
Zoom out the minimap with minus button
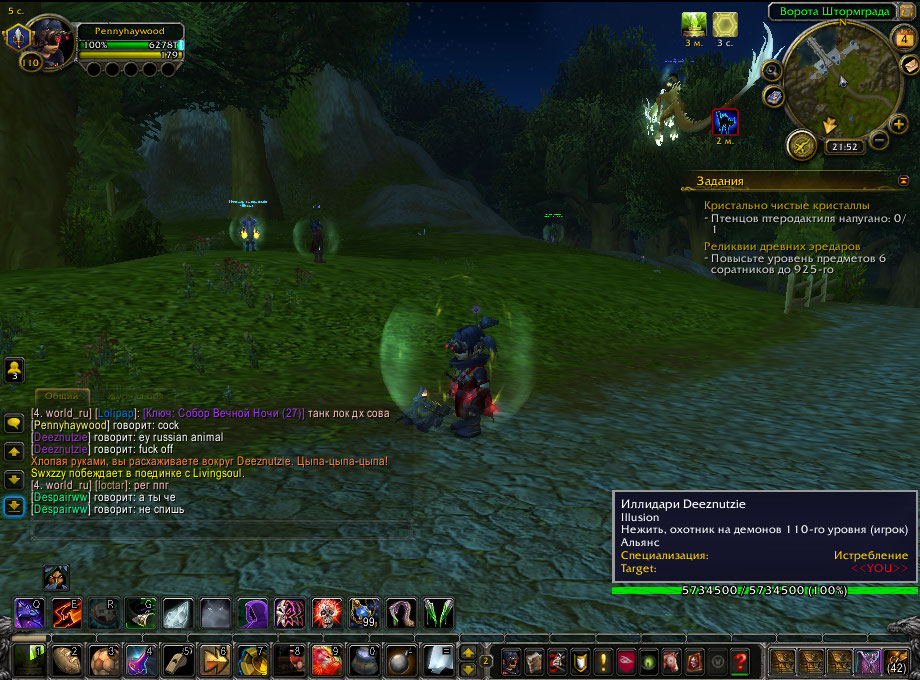pyautogui.click(x=880, y=140)
